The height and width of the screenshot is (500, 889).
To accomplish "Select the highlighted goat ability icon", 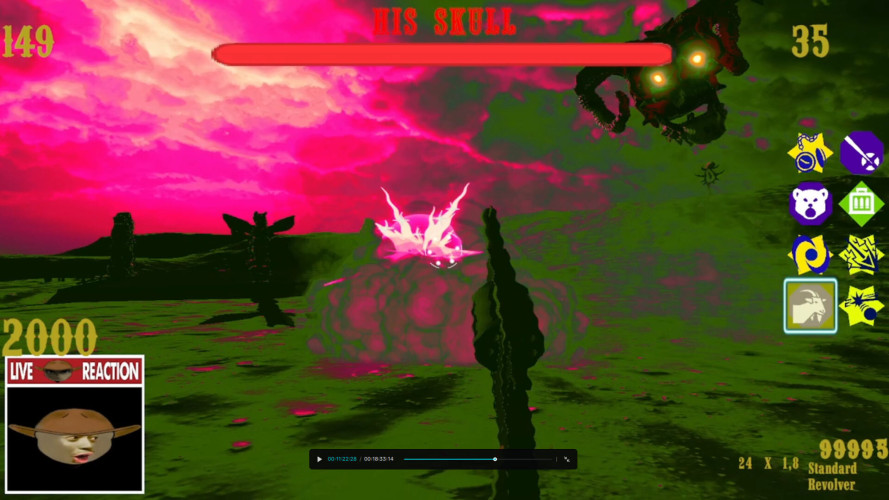I will point(810,306).
